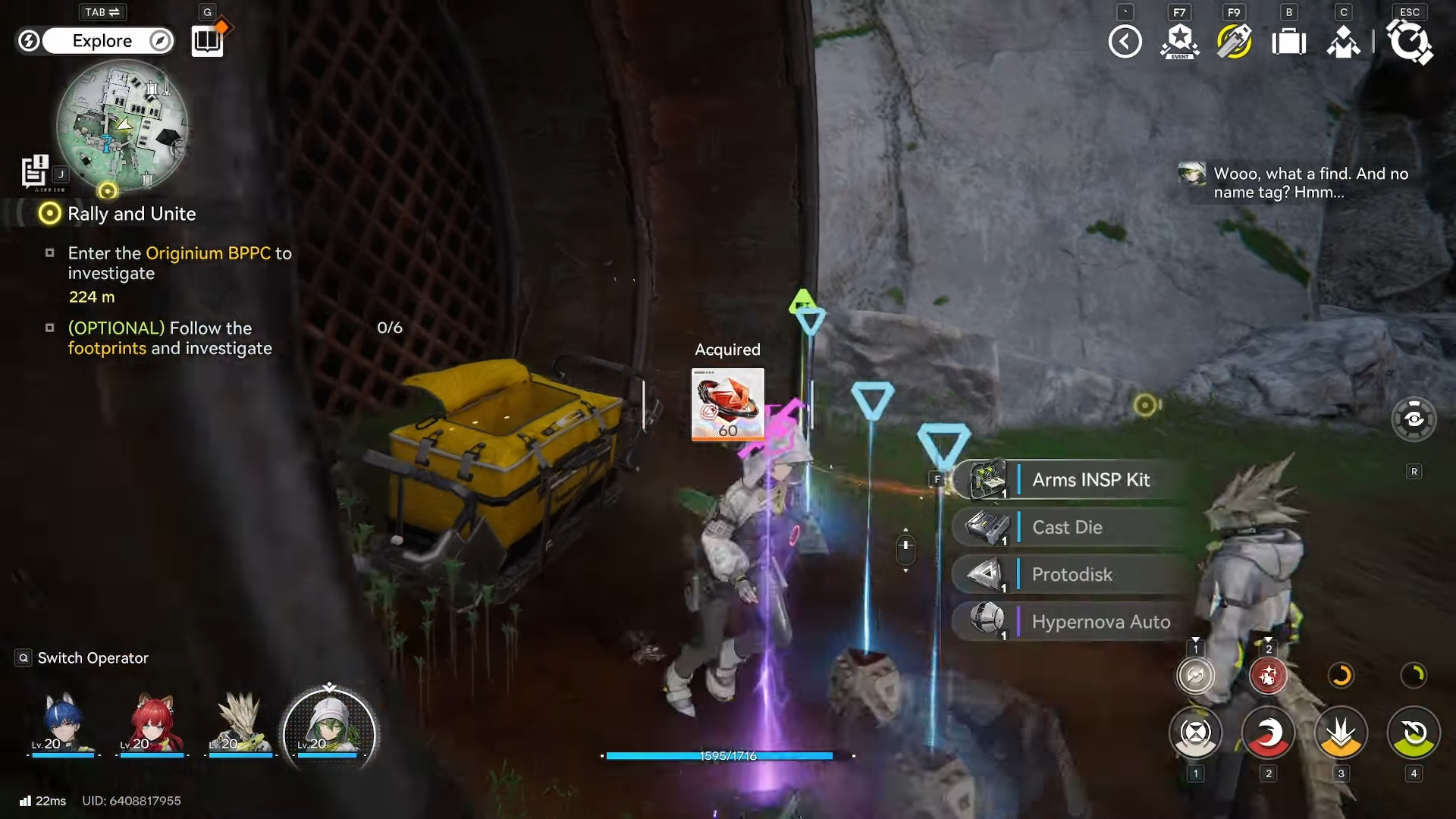Open the main system menu
1456x819 pixels.
1409,42
